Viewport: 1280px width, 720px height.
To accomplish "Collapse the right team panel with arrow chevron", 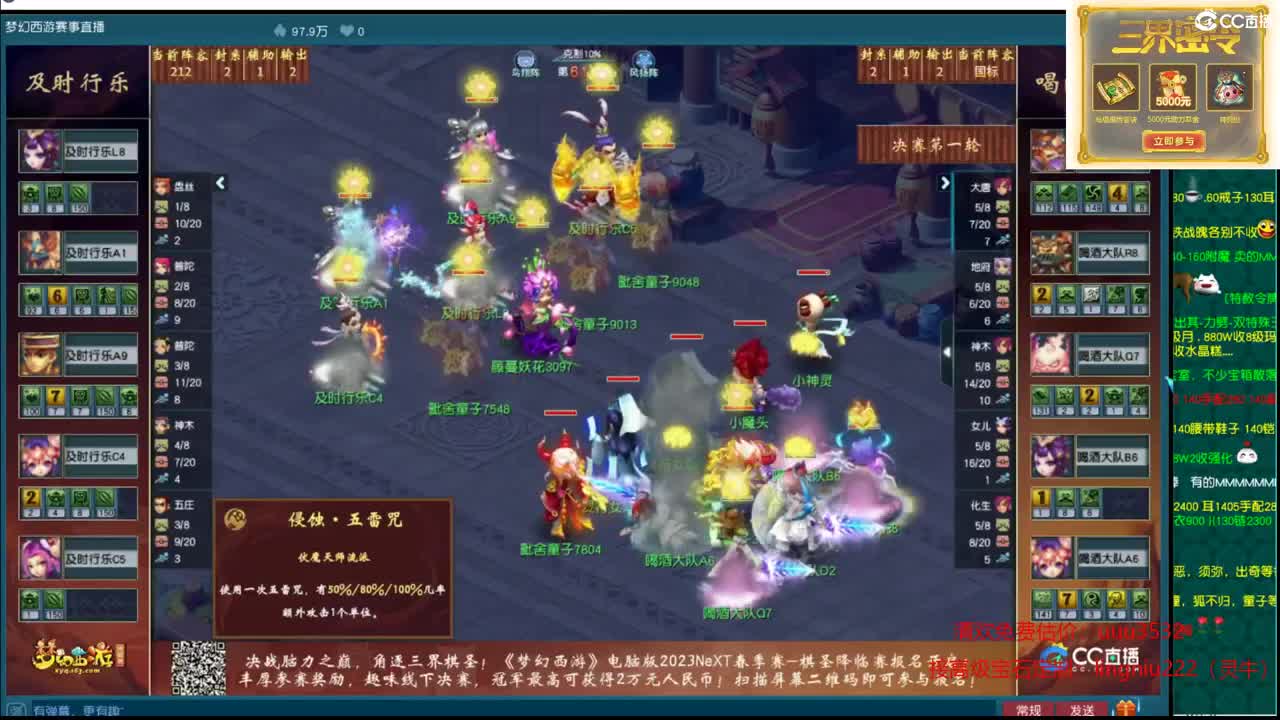I will point(945,183).
